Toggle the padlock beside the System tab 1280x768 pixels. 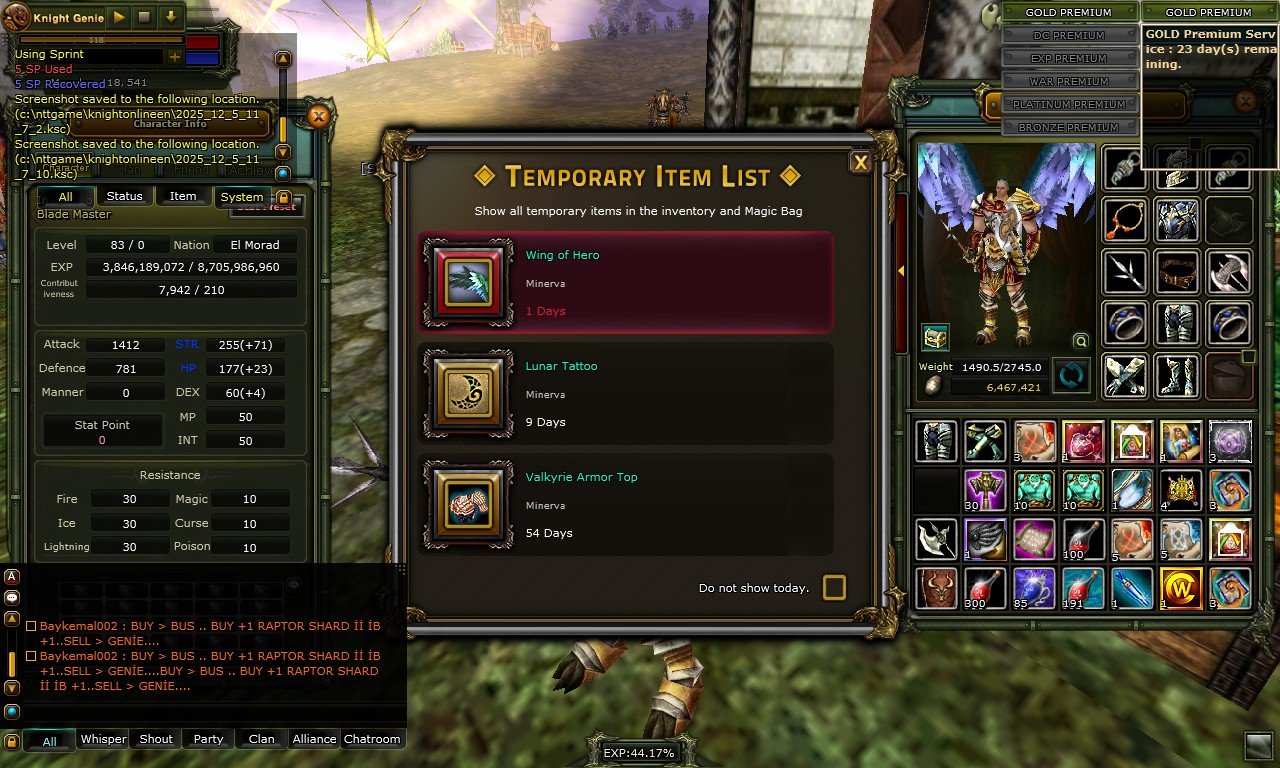coord(285,197)
